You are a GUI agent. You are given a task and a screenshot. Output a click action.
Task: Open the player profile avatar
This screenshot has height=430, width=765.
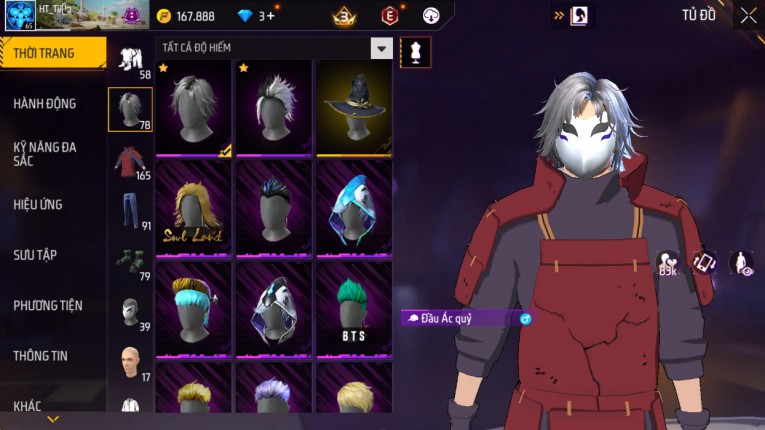(20, 16)
